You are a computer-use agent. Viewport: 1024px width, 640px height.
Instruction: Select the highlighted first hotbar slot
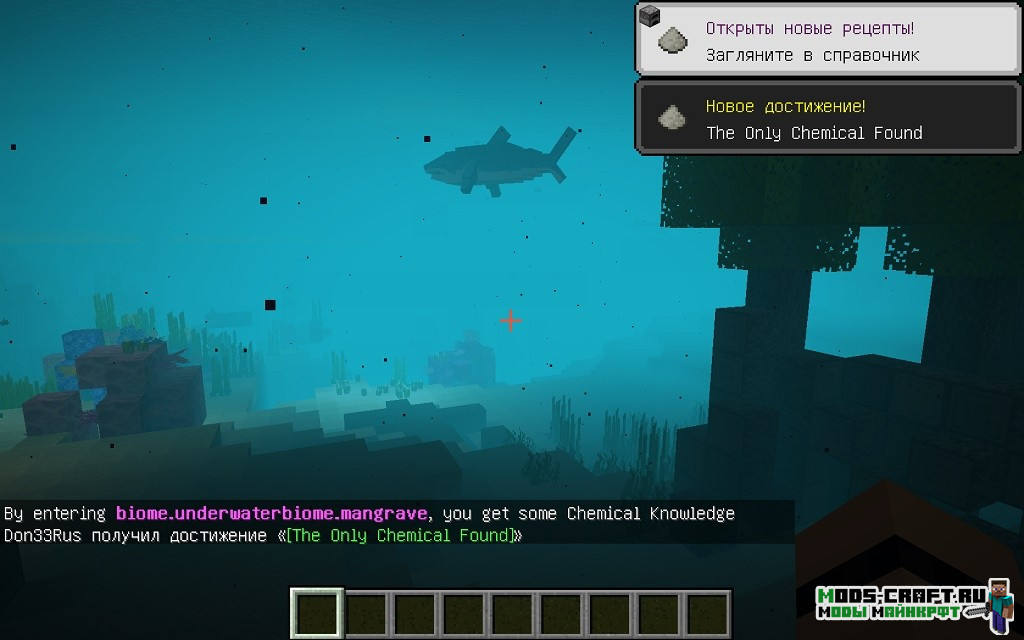coord(317,613)
